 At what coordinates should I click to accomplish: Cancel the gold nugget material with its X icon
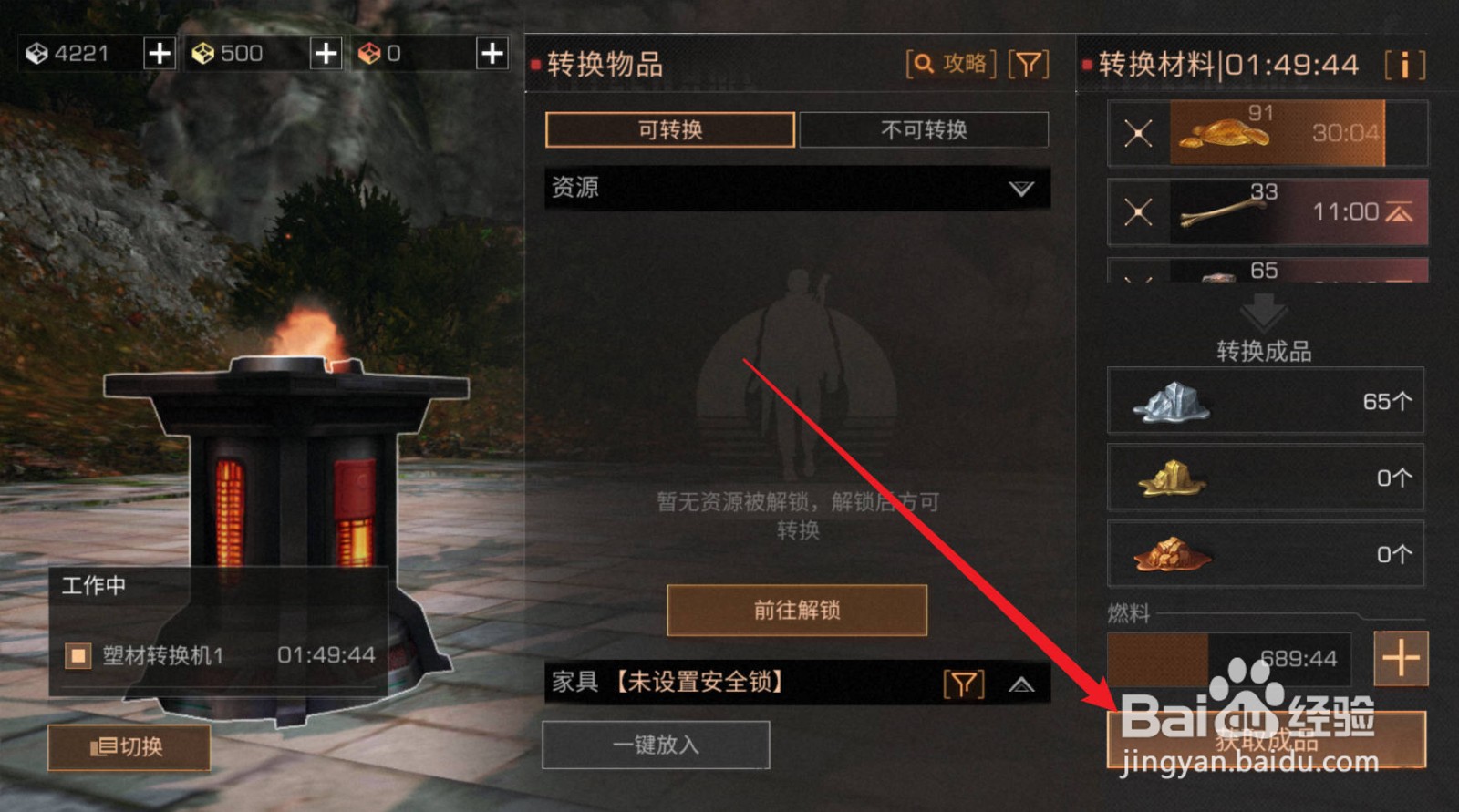[1137, 133]
